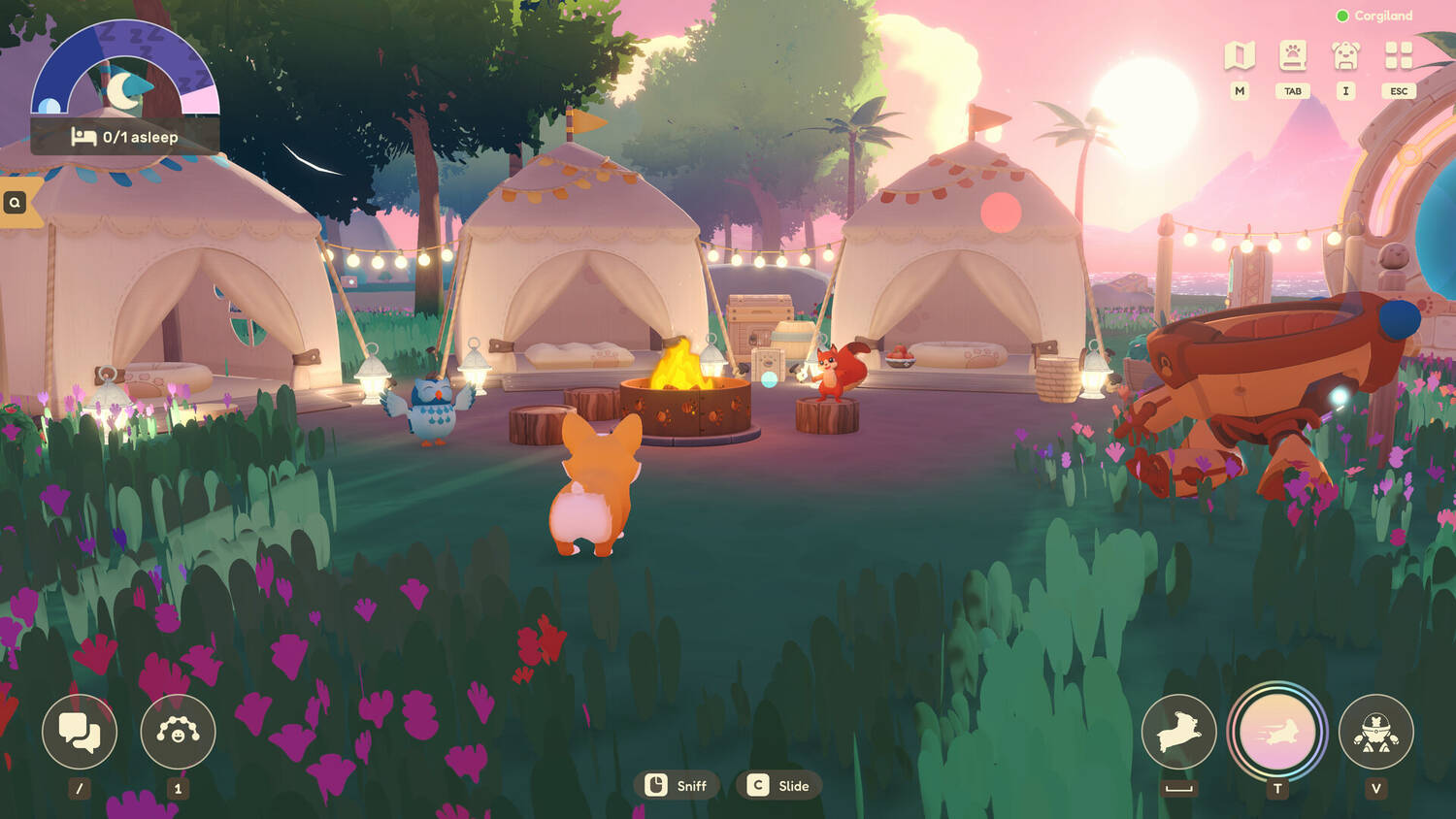Activate the glowing corgi dash ability

click(x=1277, y=732)
